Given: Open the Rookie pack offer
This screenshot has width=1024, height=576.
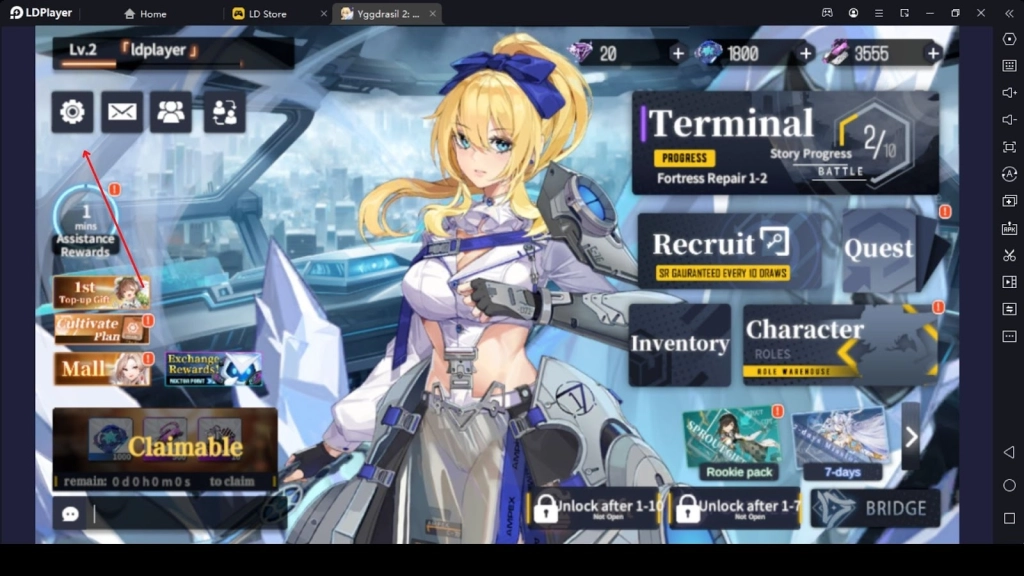Looking at the screenshot, I should [x=739, y=443].
